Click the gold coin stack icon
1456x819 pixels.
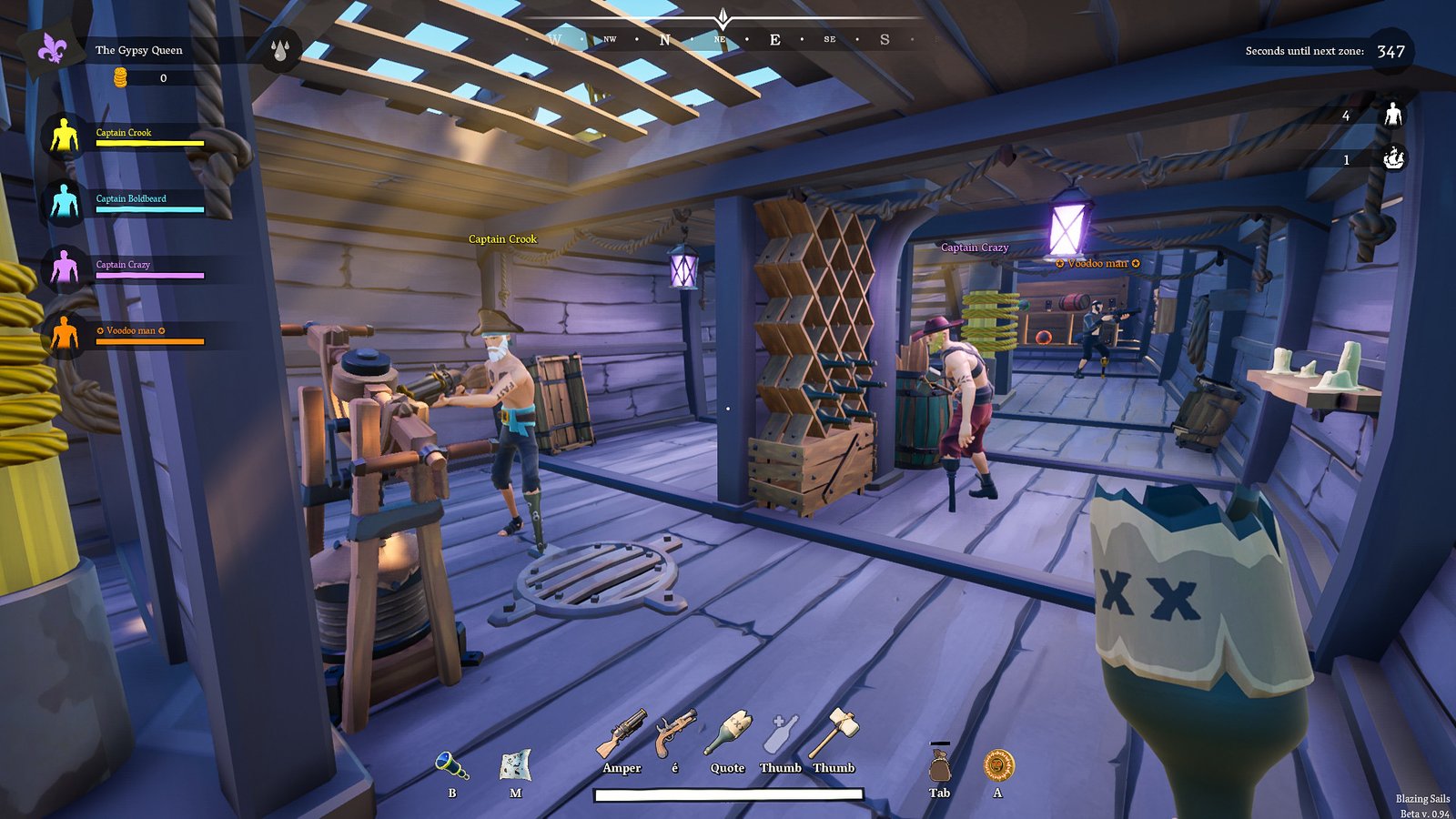click(x=120, y=78)
